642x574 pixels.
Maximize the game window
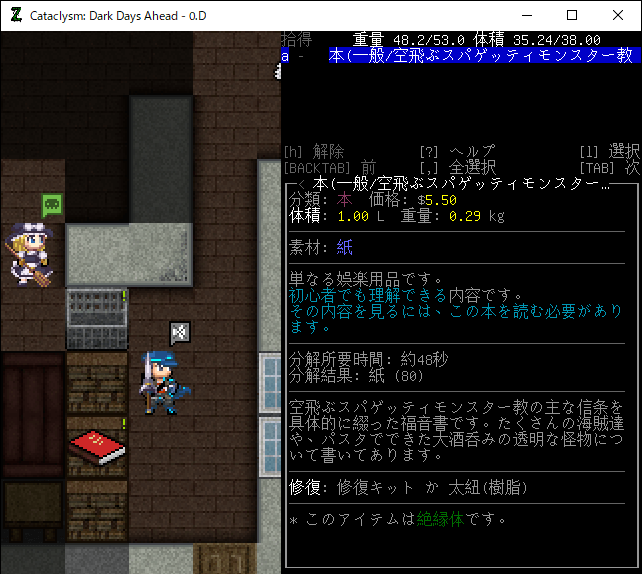pyautogui.click(x=572, y=15)
